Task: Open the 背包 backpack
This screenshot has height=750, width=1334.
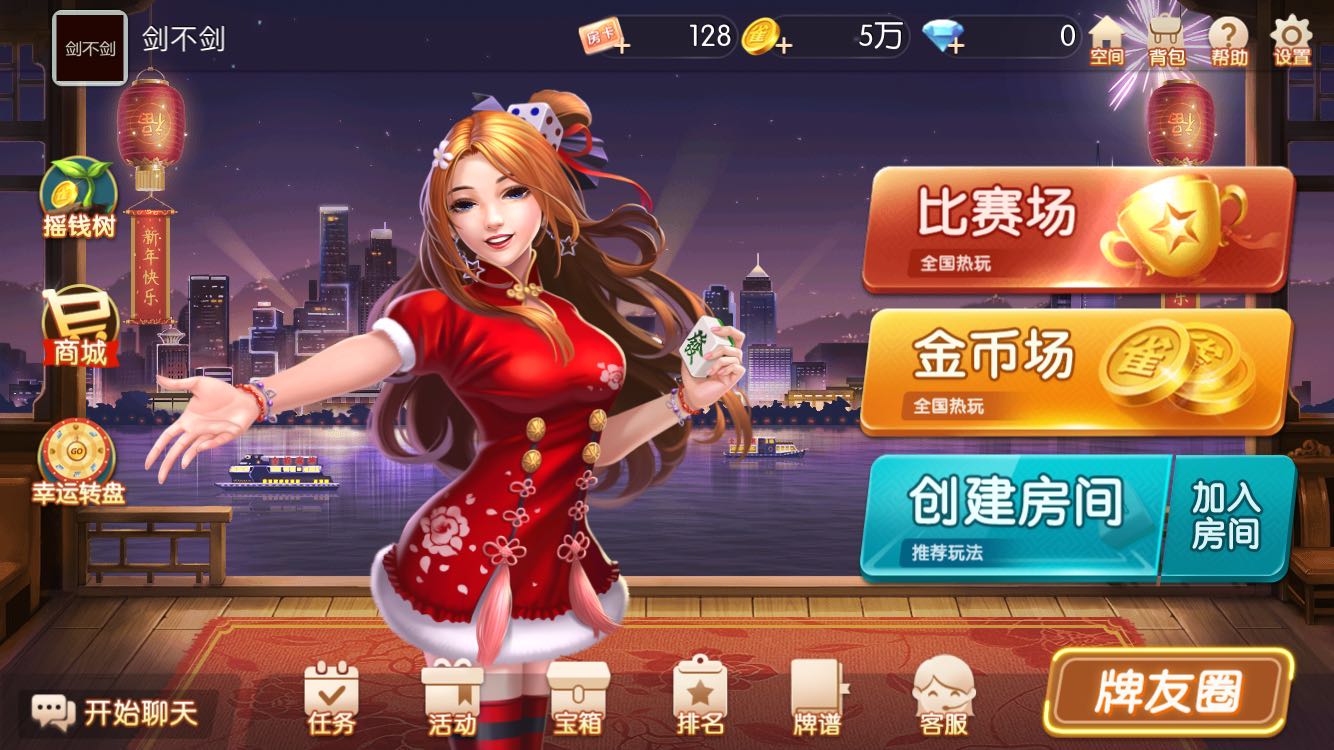Action: 1168,38
